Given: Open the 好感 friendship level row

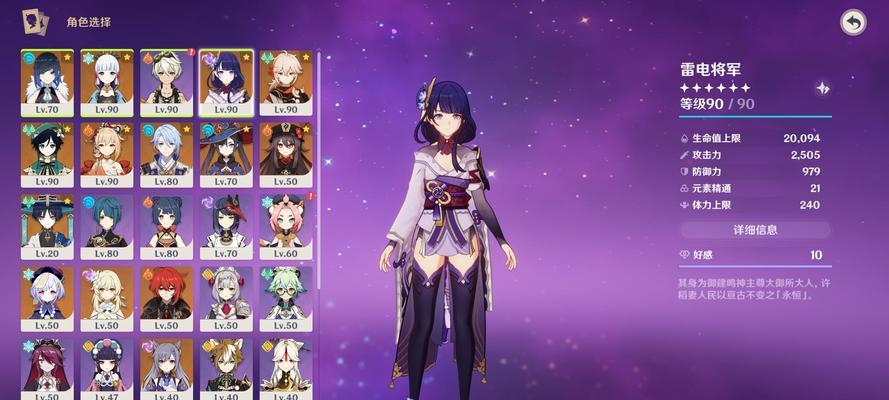Looking at the screenshot, I should click(x=754, y=255).
